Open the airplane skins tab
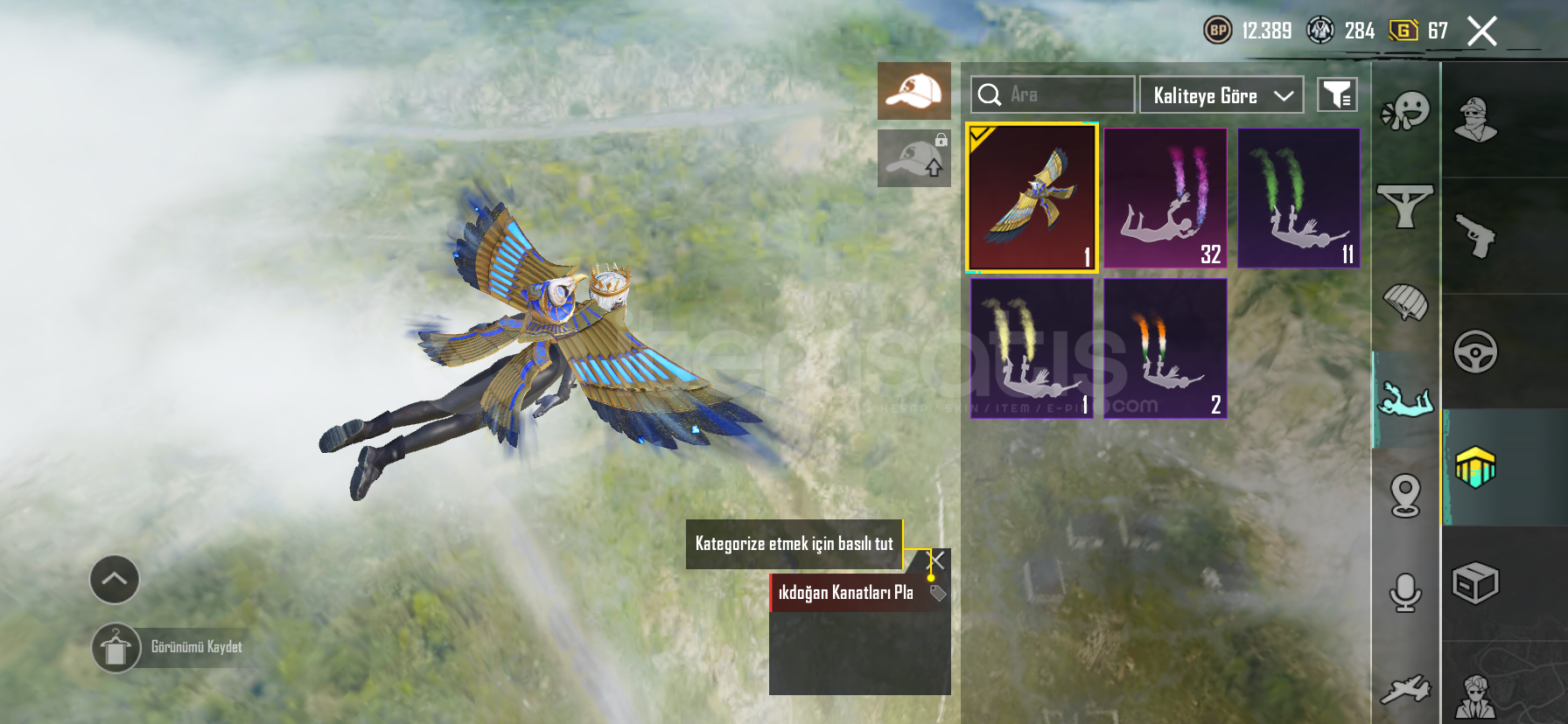Screen dimensions: 1568x724 click(x=1405, y=689)
